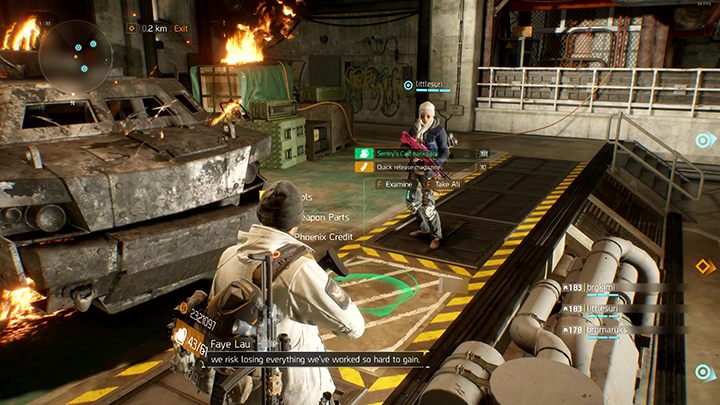Click the Littlesuri nameplate above the agent
The image size is (720, 405).
click(429, 86)
